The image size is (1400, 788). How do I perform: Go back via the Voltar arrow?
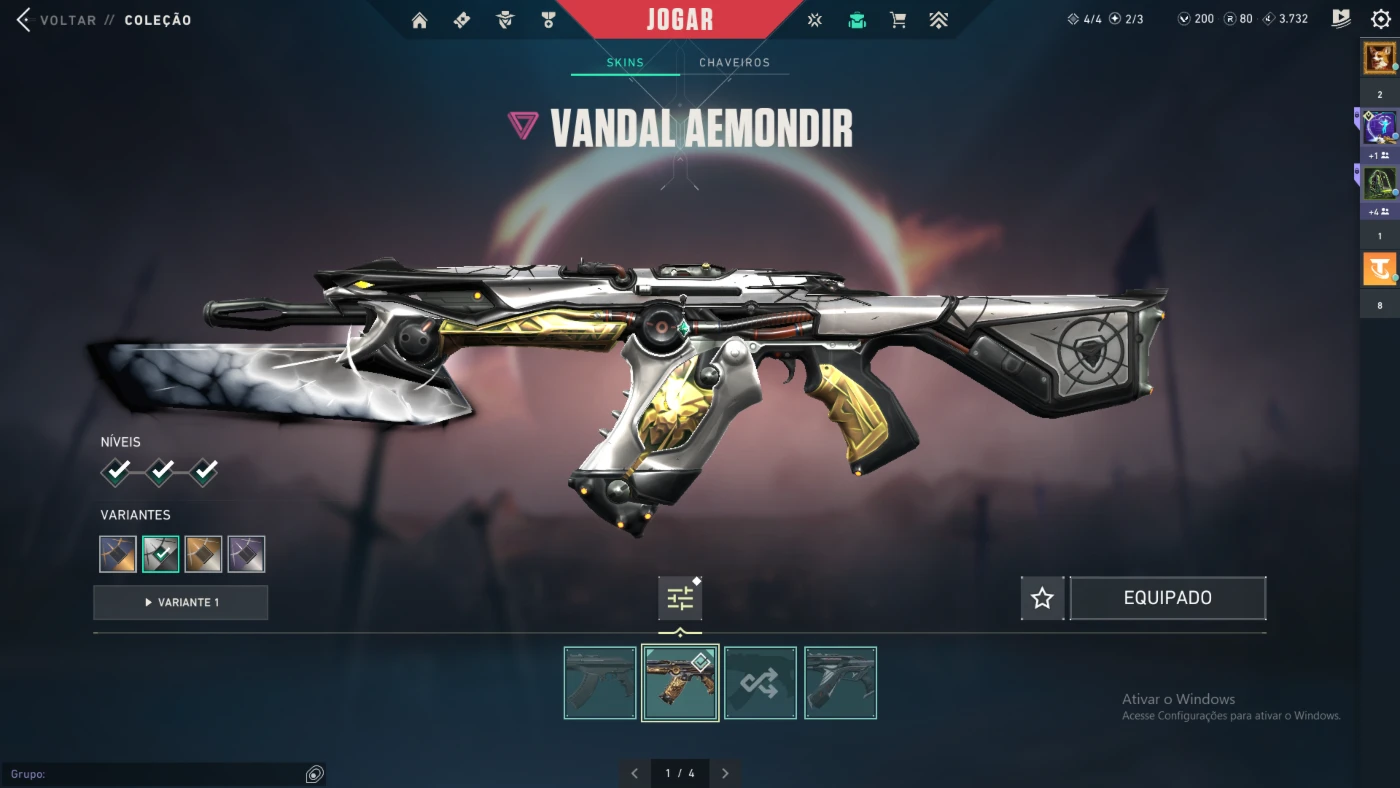24,20
